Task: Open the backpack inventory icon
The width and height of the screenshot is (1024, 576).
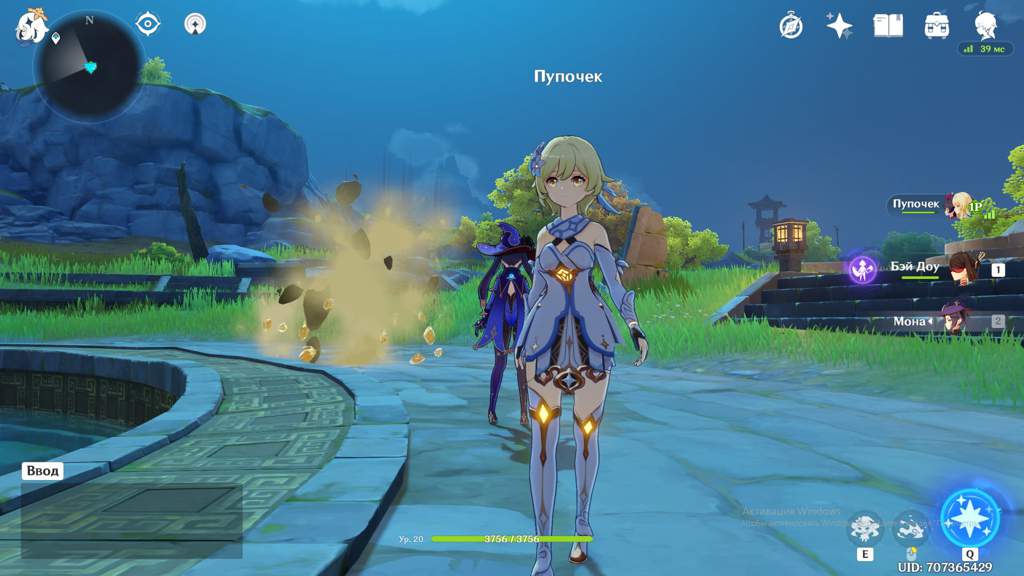Action: [x=937, y=26]
